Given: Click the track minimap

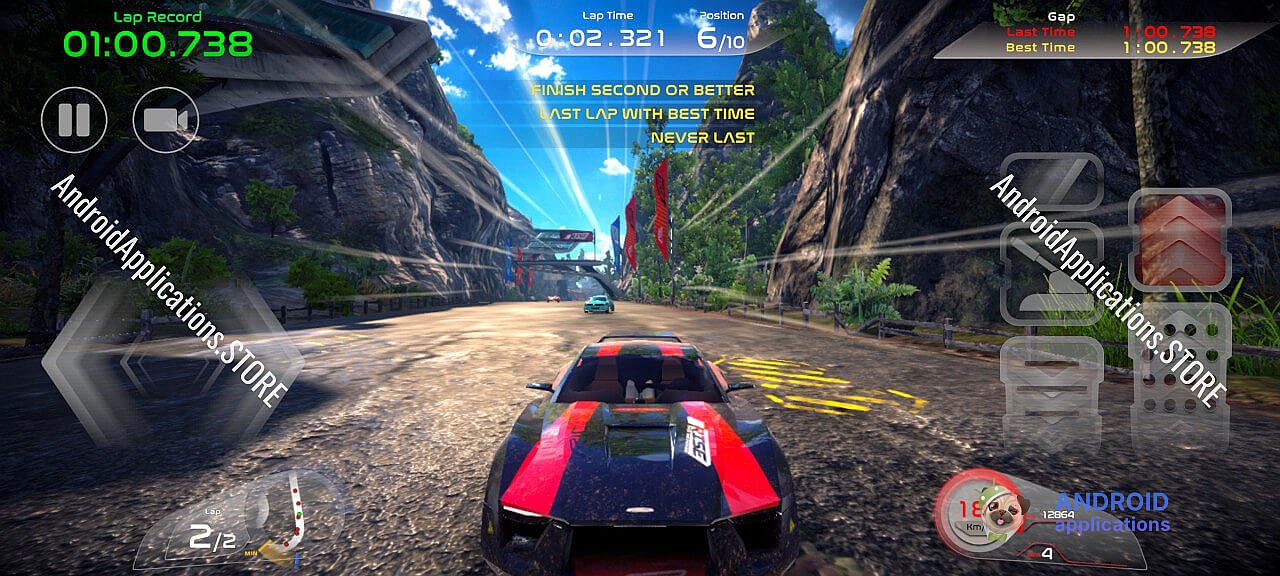Looking at the screenshot, I should (293, 512).
